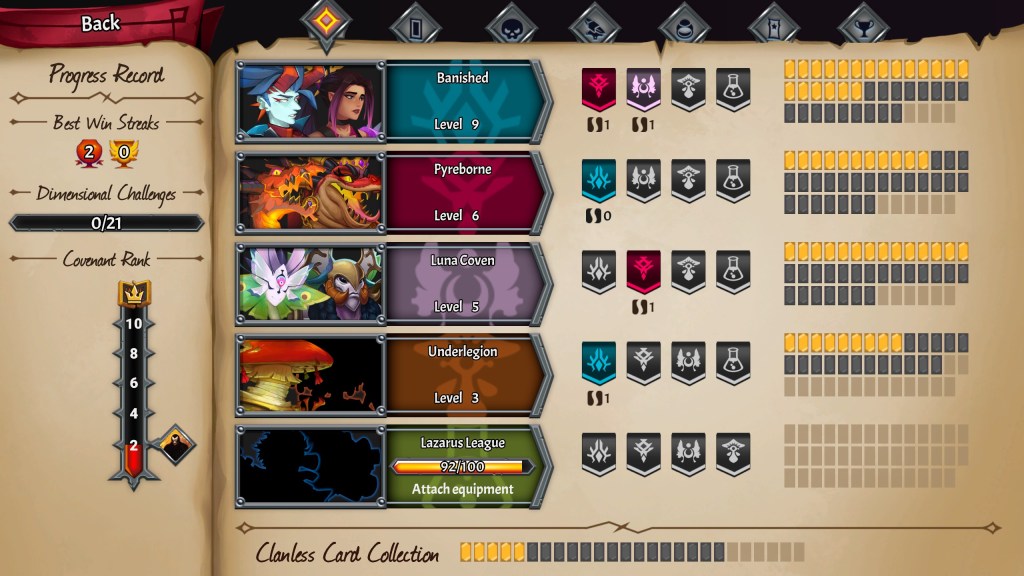Show the trophy achievements tab
Screen dimensions: 1024x576
tap(863, 26)
